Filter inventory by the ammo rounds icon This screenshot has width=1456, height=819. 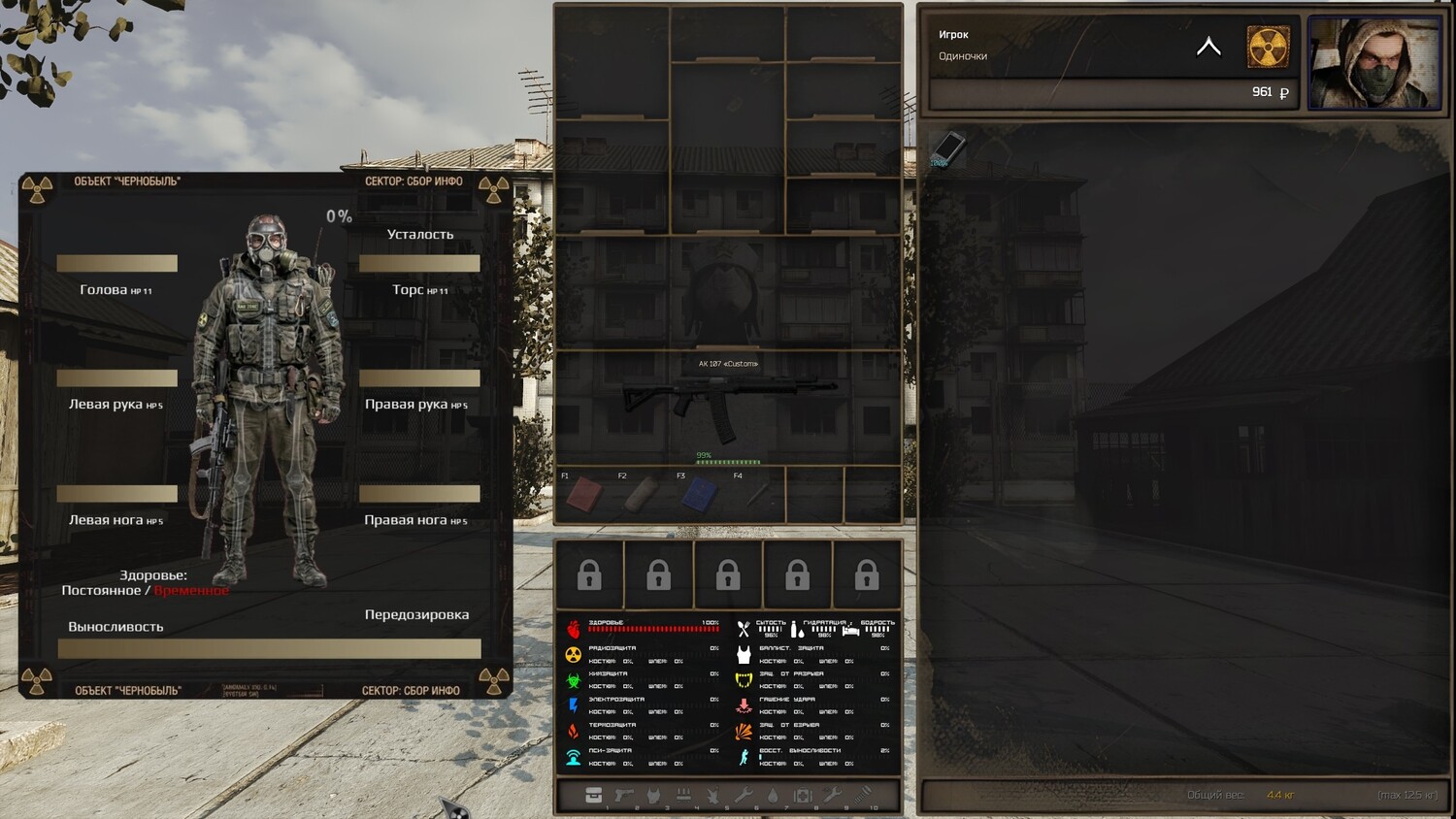click(x=683, y=796)
